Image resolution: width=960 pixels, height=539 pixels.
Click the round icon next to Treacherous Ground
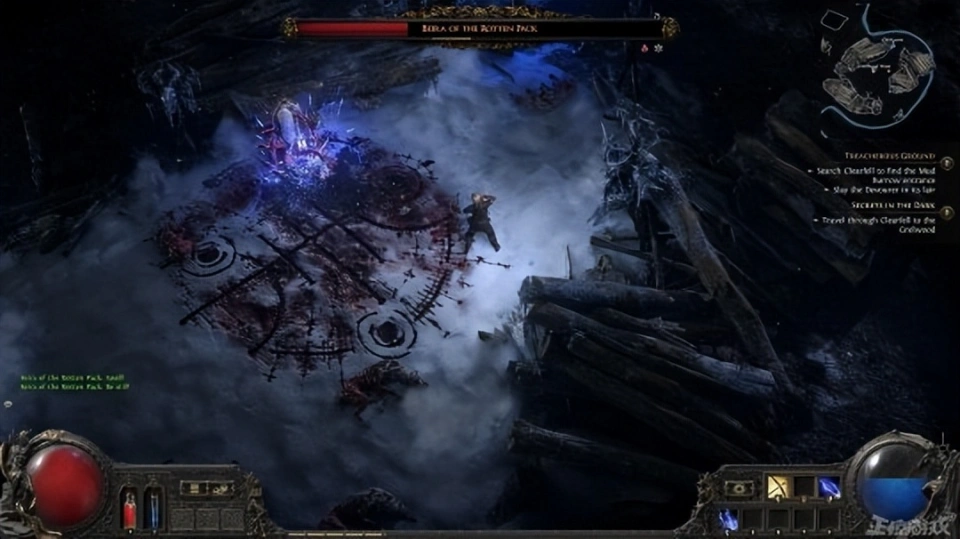point(945,157)
